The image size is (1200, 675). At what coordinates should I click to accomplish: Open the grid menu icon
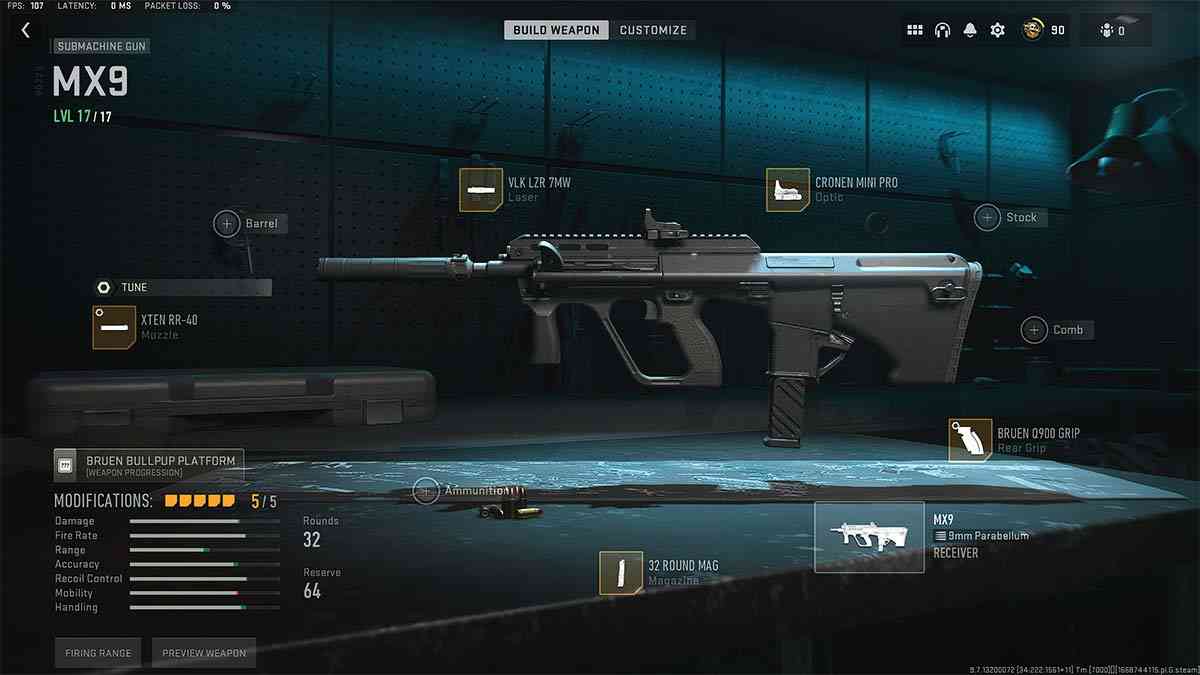[914, 31]
